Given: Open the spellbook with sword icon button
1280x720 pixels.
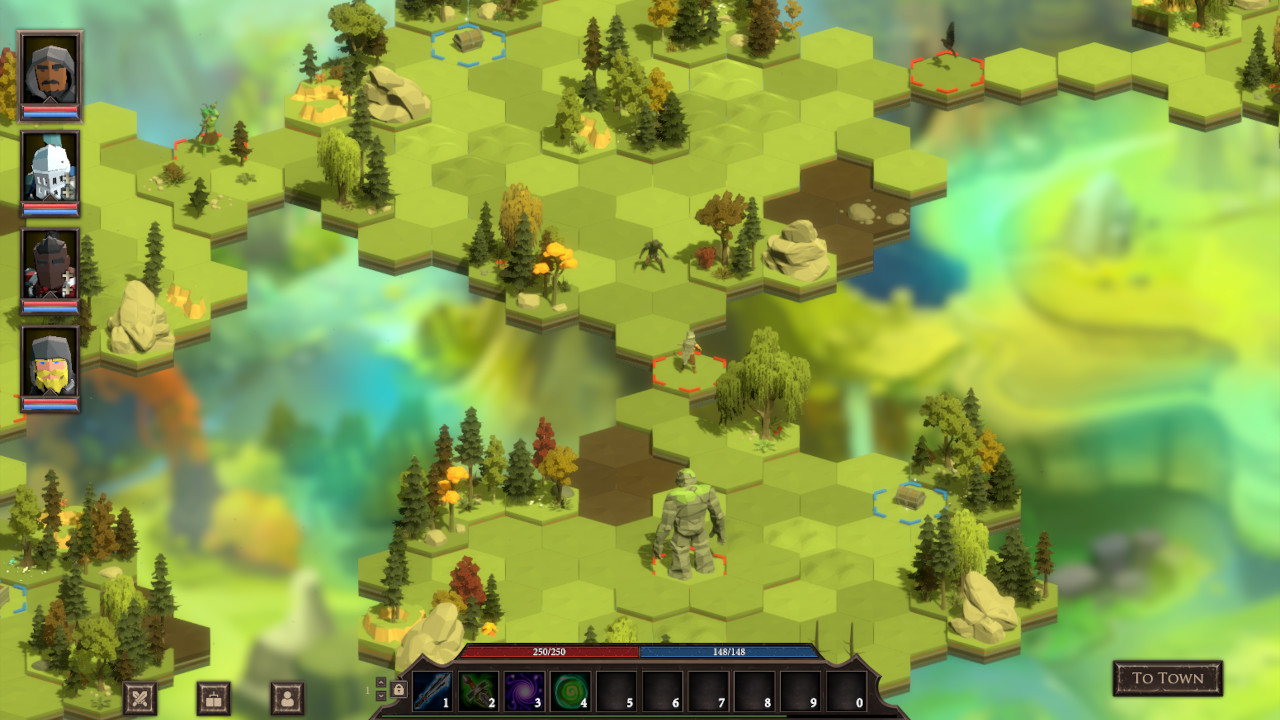Looking at the screenshot, I should click(214, 697).
